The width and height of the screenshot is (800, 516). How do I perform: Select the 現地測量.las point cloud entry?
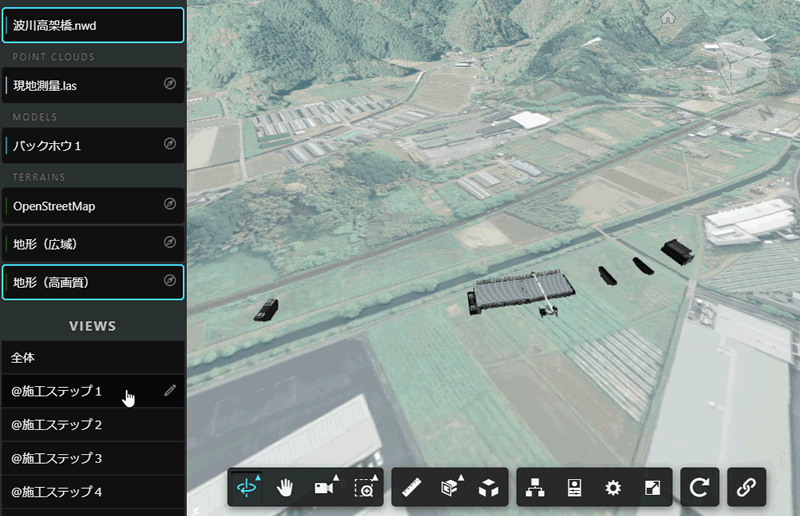85,85
